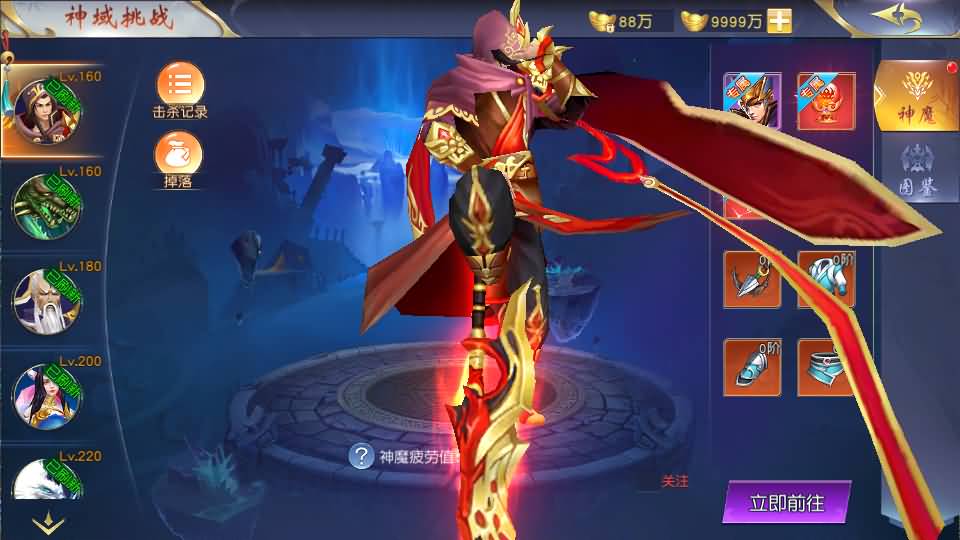The image size is (960, 540).
Task: Switch to the 神魔 tab
Action: pyautogui.click(x=915, y=96)
